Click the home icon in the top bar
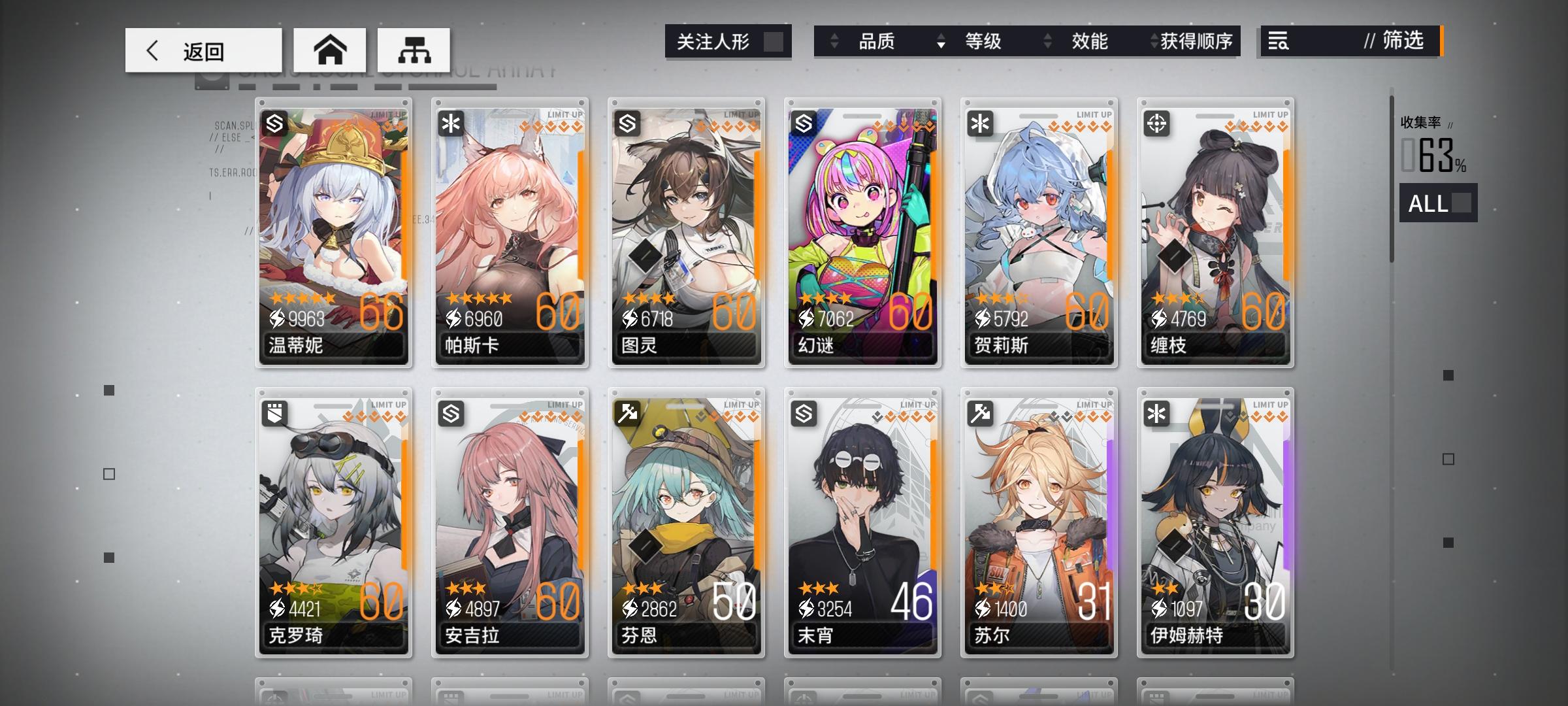Image resolution: width=1568 pixels, height=706 pixels. [330, 49]
